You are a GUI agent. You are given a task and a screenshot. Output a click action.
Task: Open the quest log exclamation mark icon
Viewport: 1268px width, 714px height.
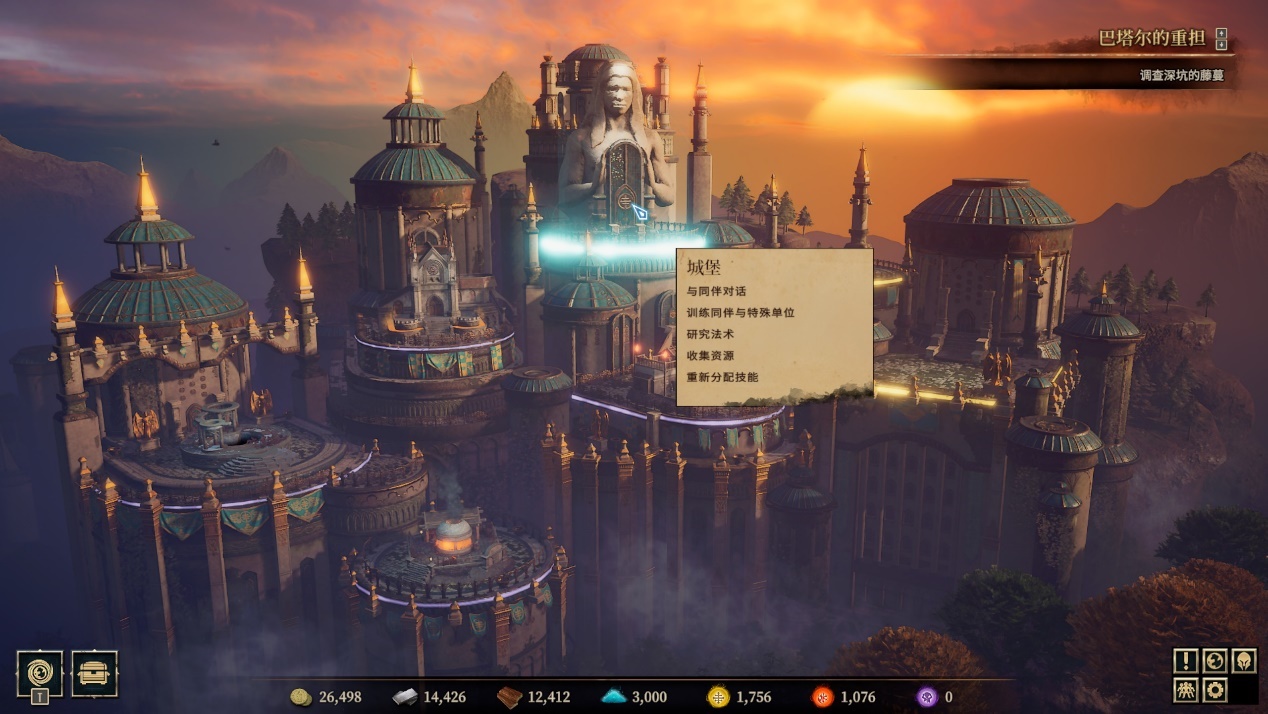coord(1186,661)
